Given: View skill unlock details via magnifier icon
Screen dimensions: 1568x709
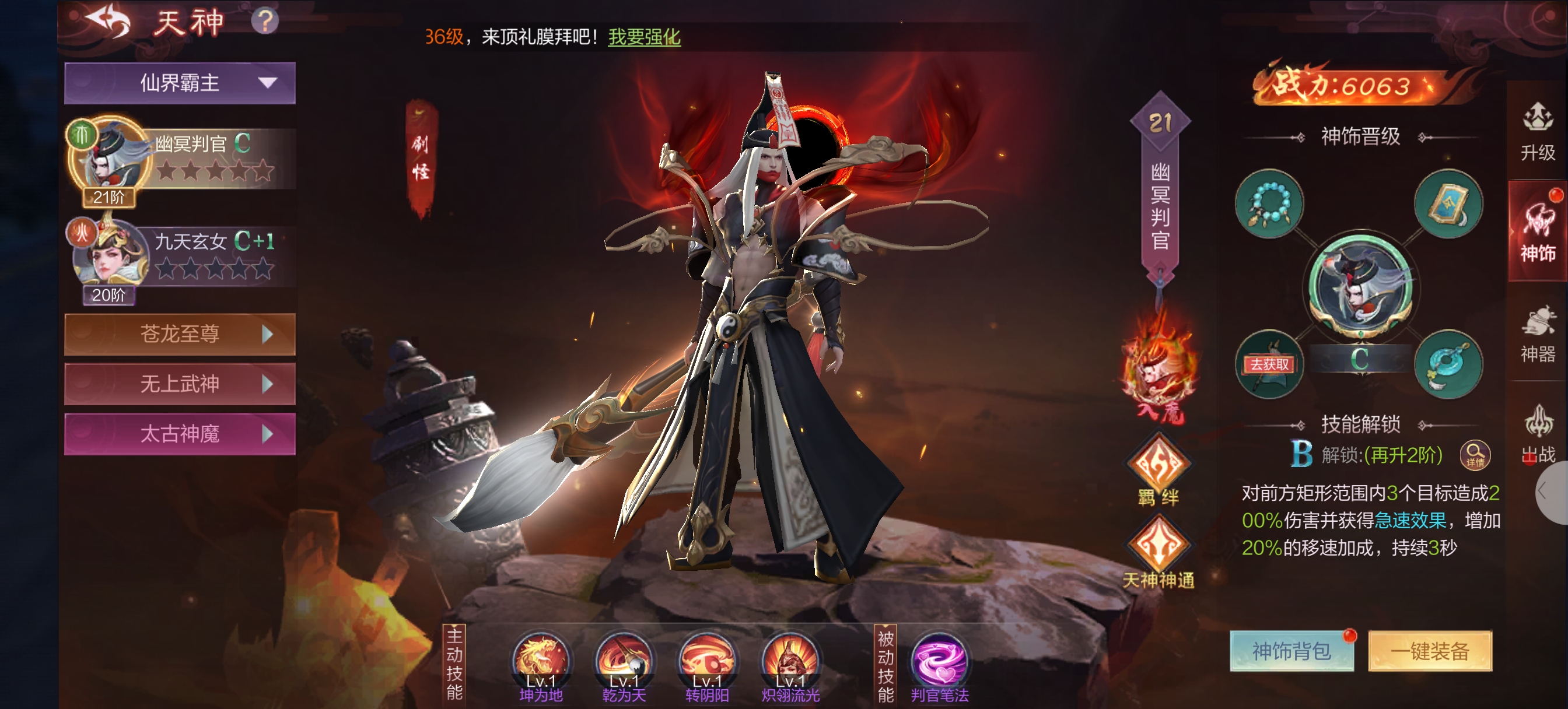Looking at the screenshot, I should [1475, 454].
